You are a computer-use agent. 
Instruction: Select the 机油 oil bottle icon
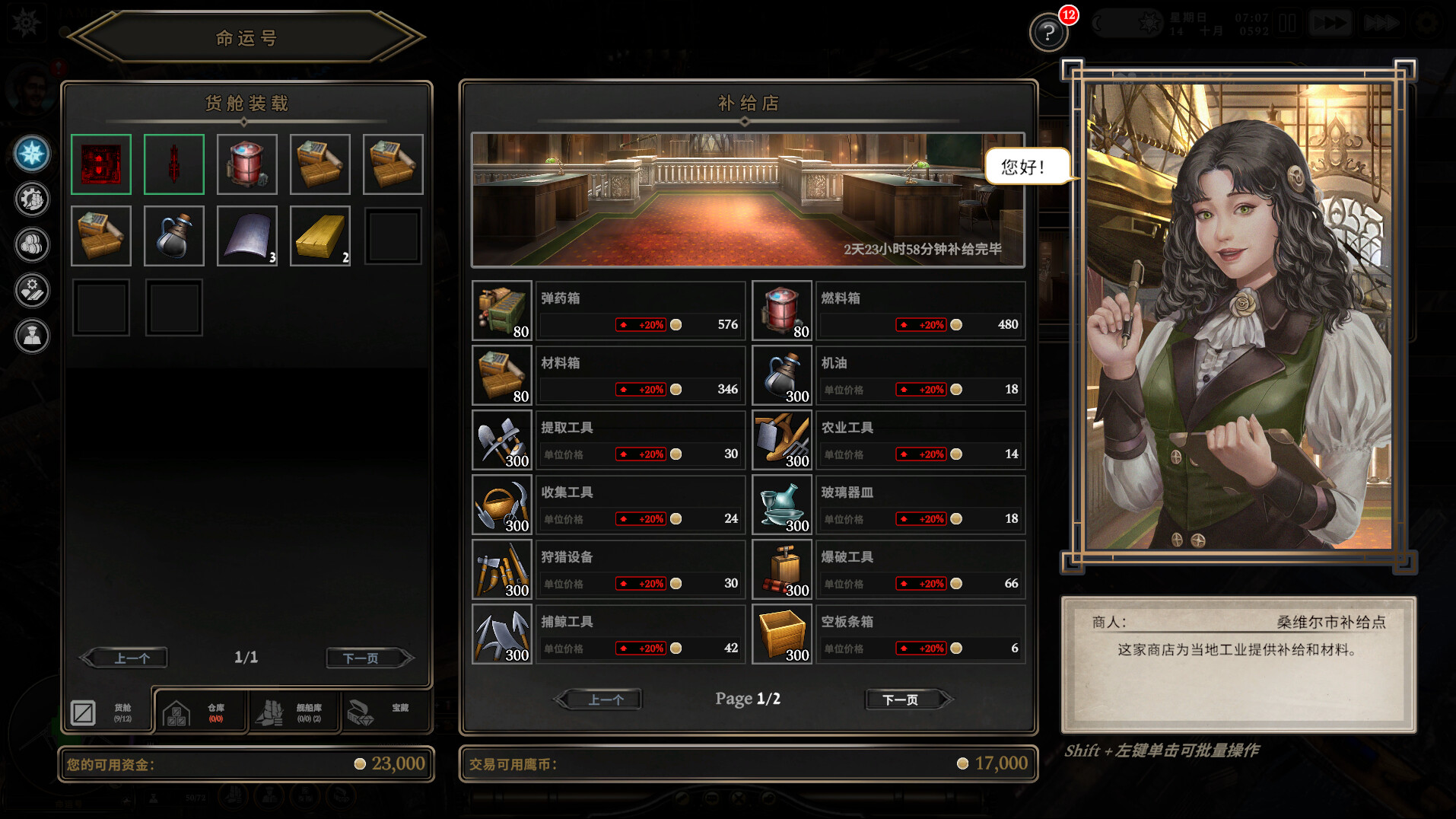tap(781, 374)
